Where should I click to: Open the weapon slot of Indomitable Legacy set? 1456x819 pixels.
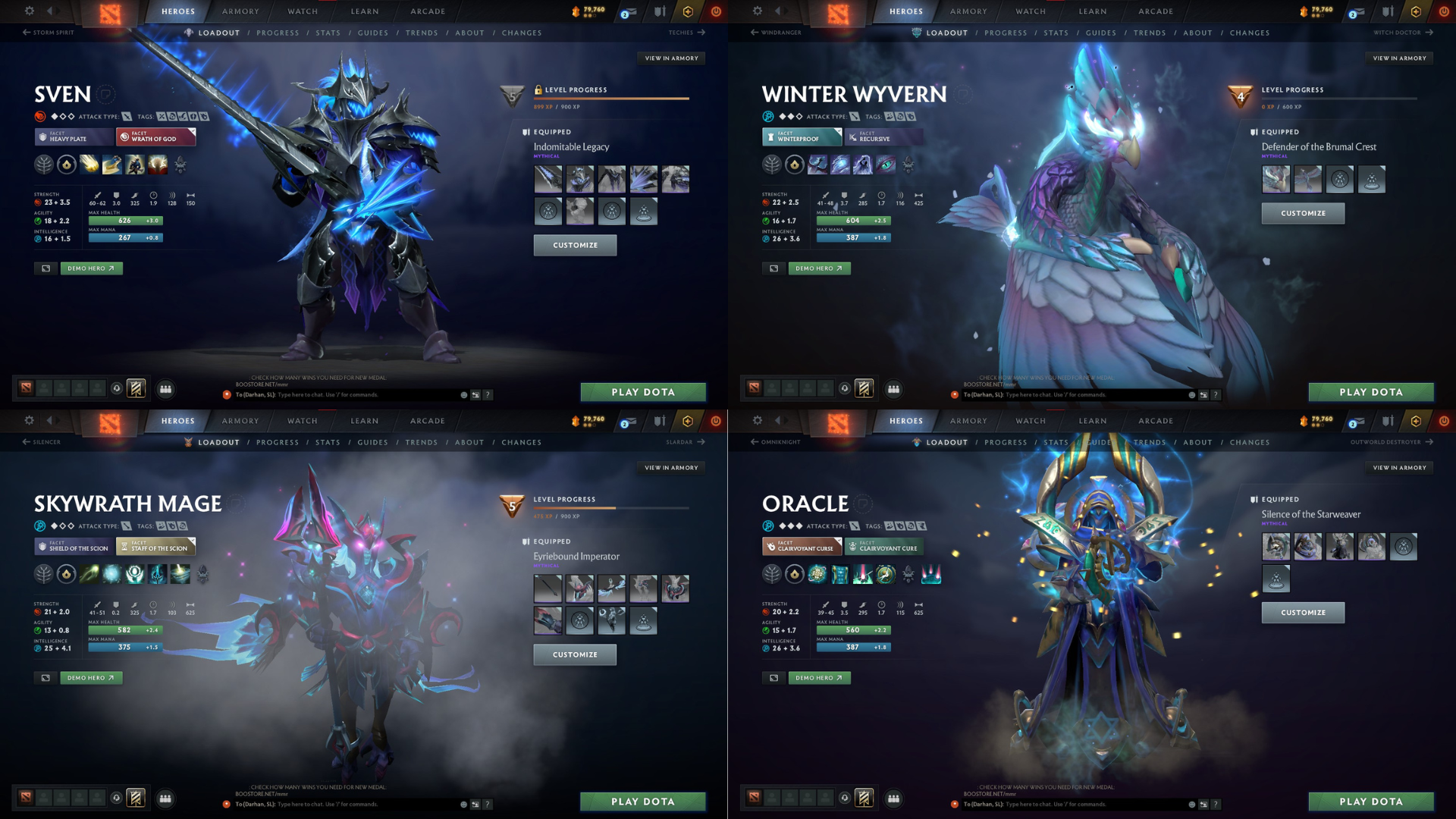pos(548,179)
